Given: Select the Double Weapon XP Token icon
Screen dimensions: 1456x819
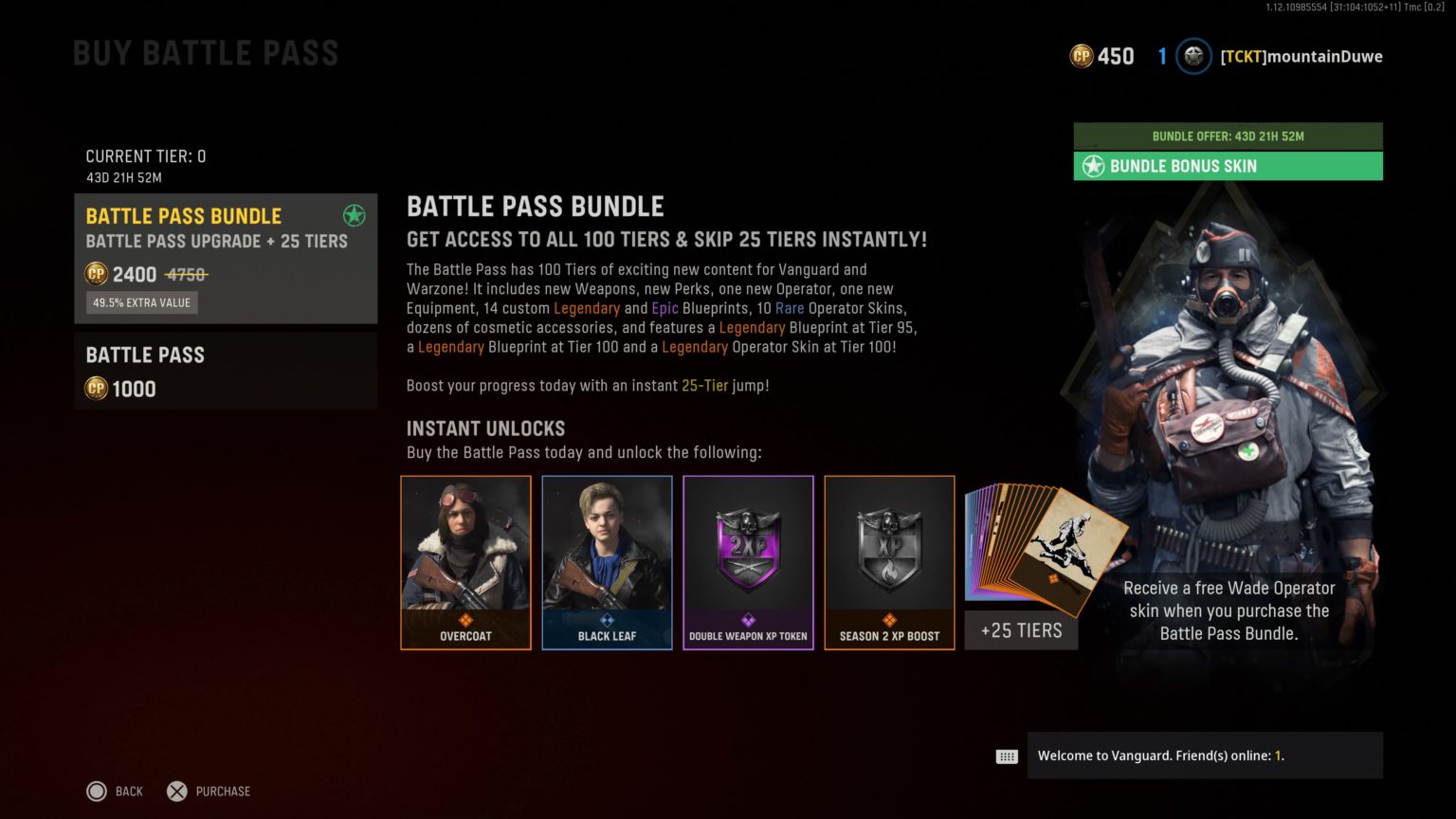Looking at the screenshot, I should point(748,550).
